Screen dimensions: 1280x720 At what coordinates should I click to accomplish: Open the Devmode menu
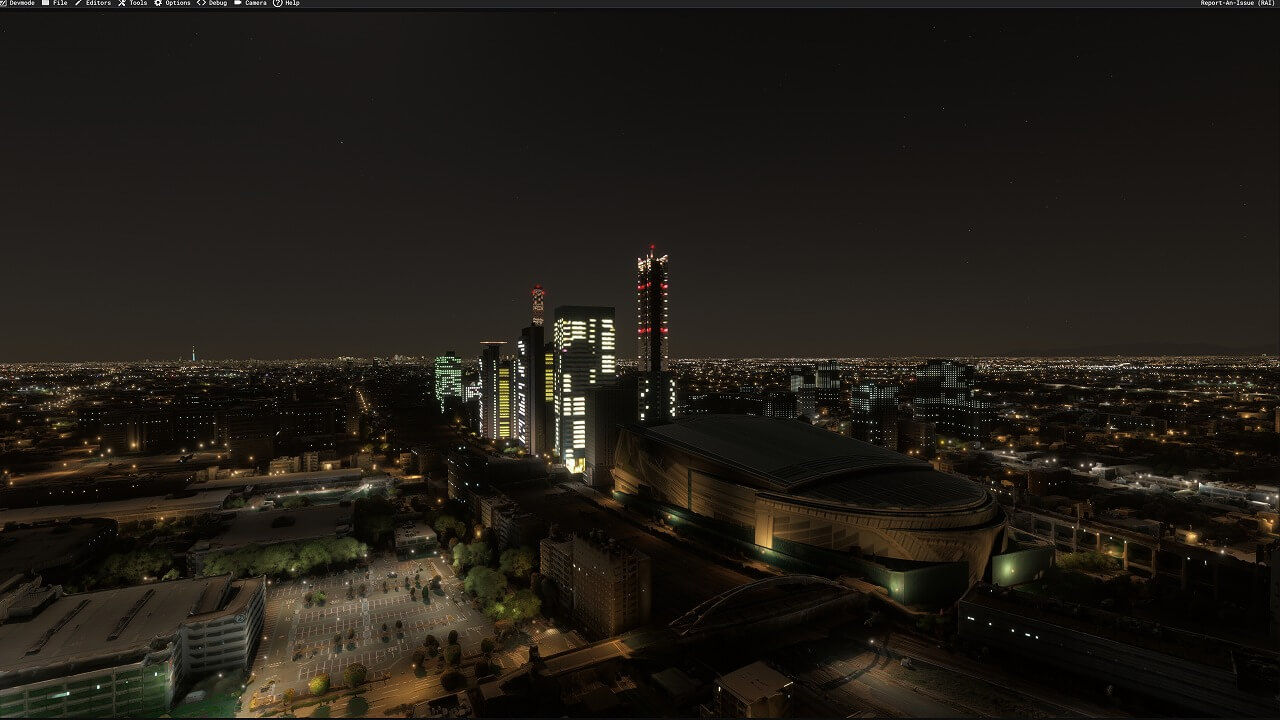(21, 3)
